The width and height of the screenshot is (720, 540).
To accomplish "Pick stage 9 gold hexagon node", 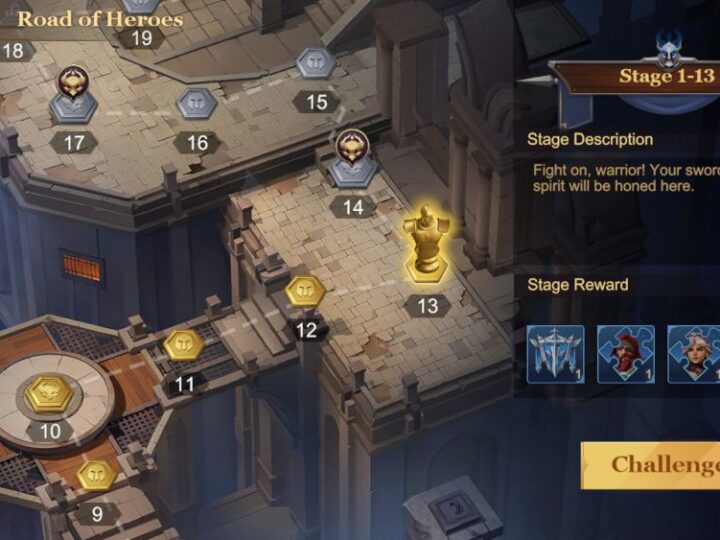I will pos(97,474).
